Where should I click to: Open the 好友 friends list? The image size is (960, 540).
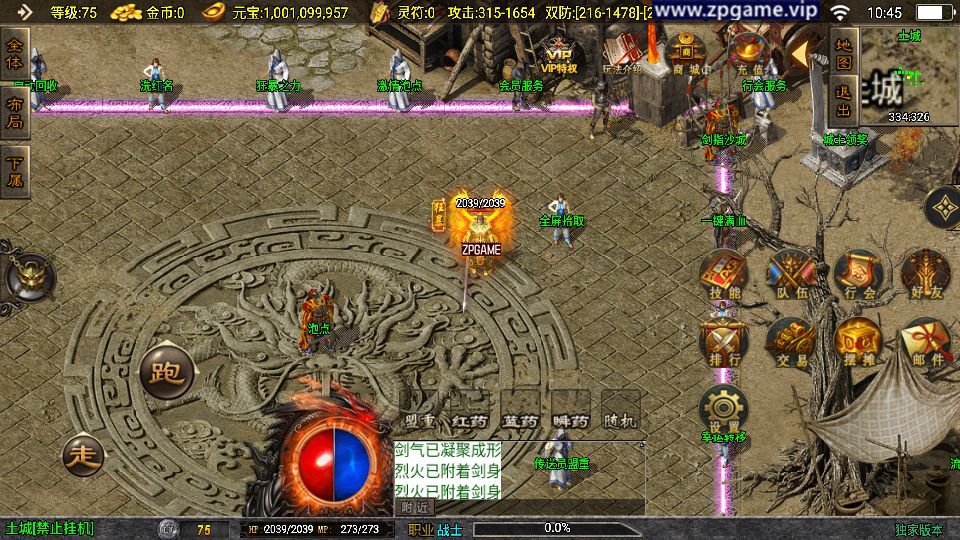click(x=924, y=274)
